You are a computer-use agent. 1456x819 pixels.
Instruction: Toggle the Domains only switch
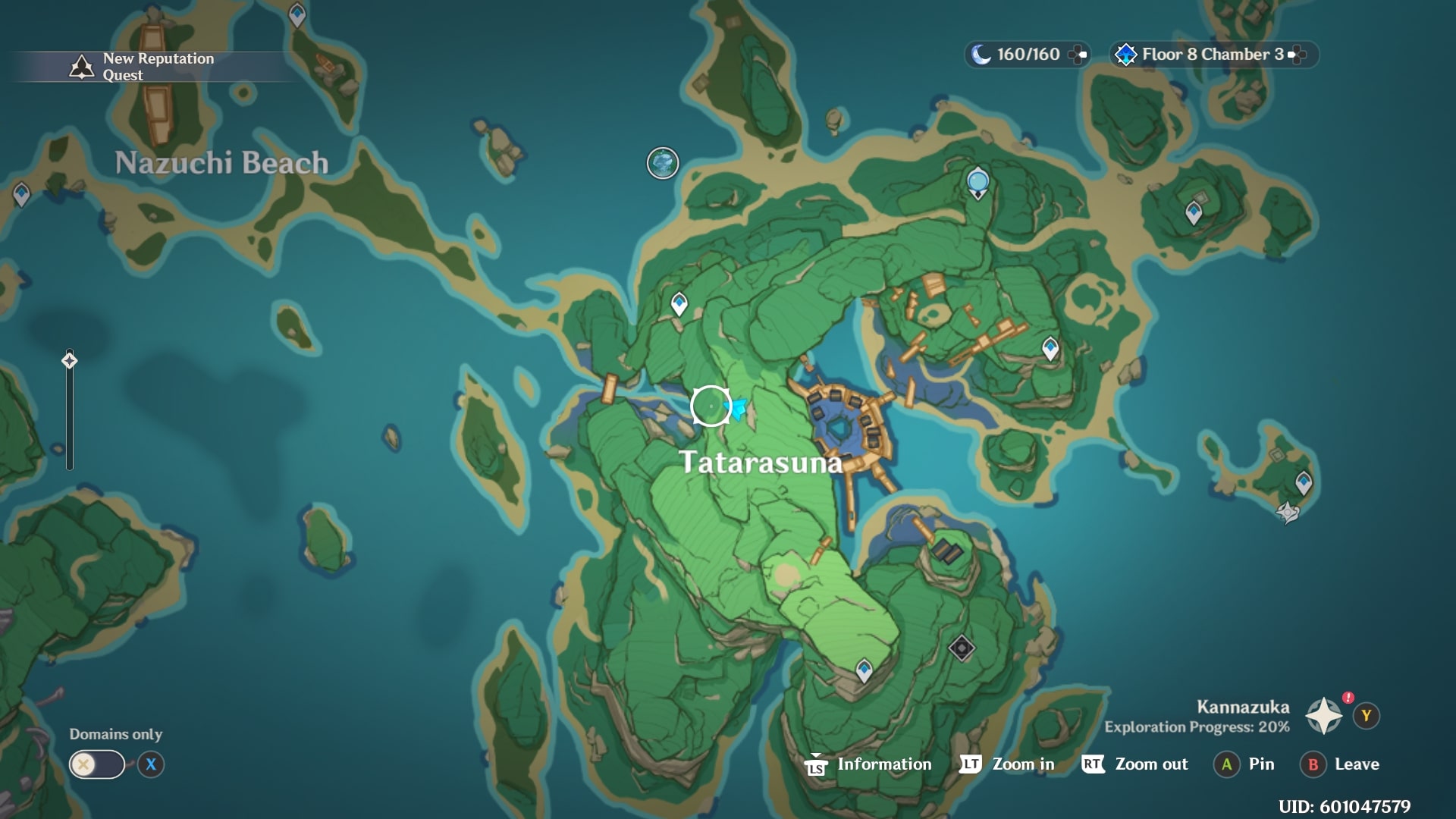pyautogui.click(x=97, y=764)
